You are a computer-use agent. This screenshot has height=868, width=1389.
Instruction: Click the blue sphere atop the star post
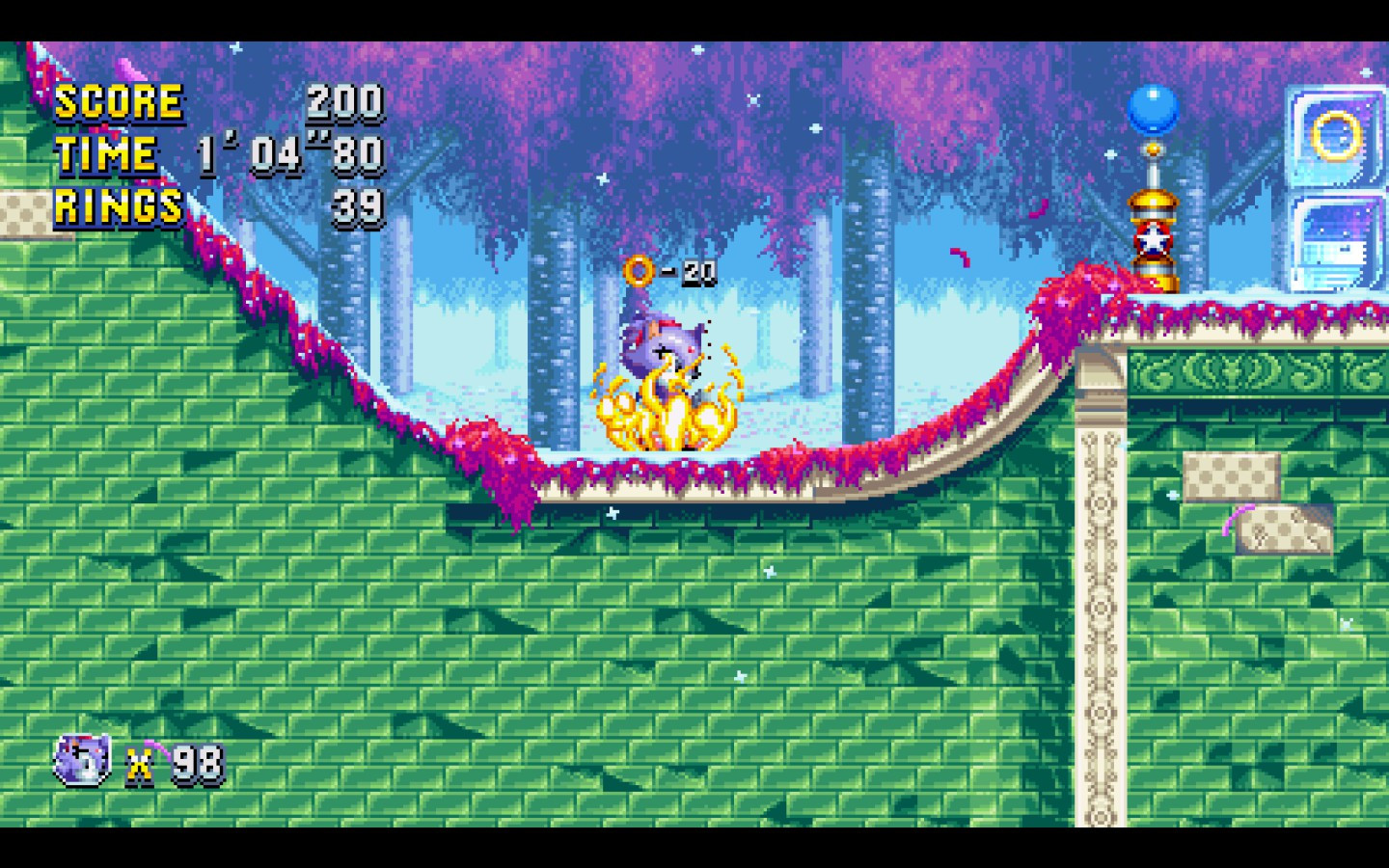[1154, 109]
